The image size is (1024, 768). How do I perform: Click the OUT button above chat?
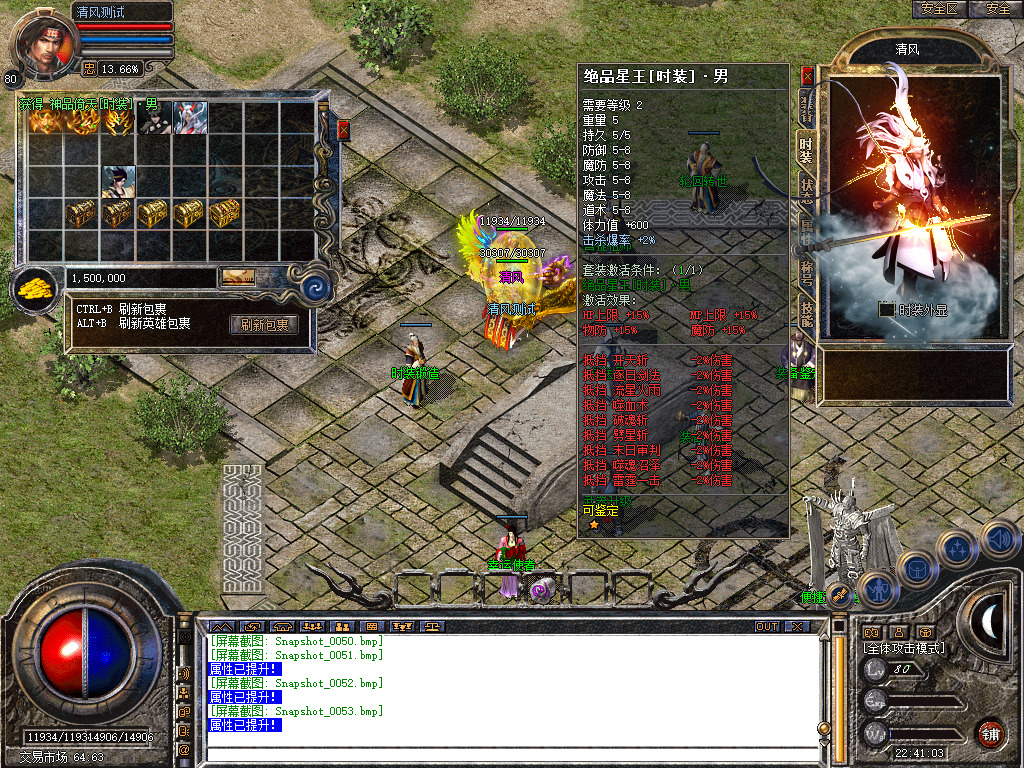coord(766,626)
